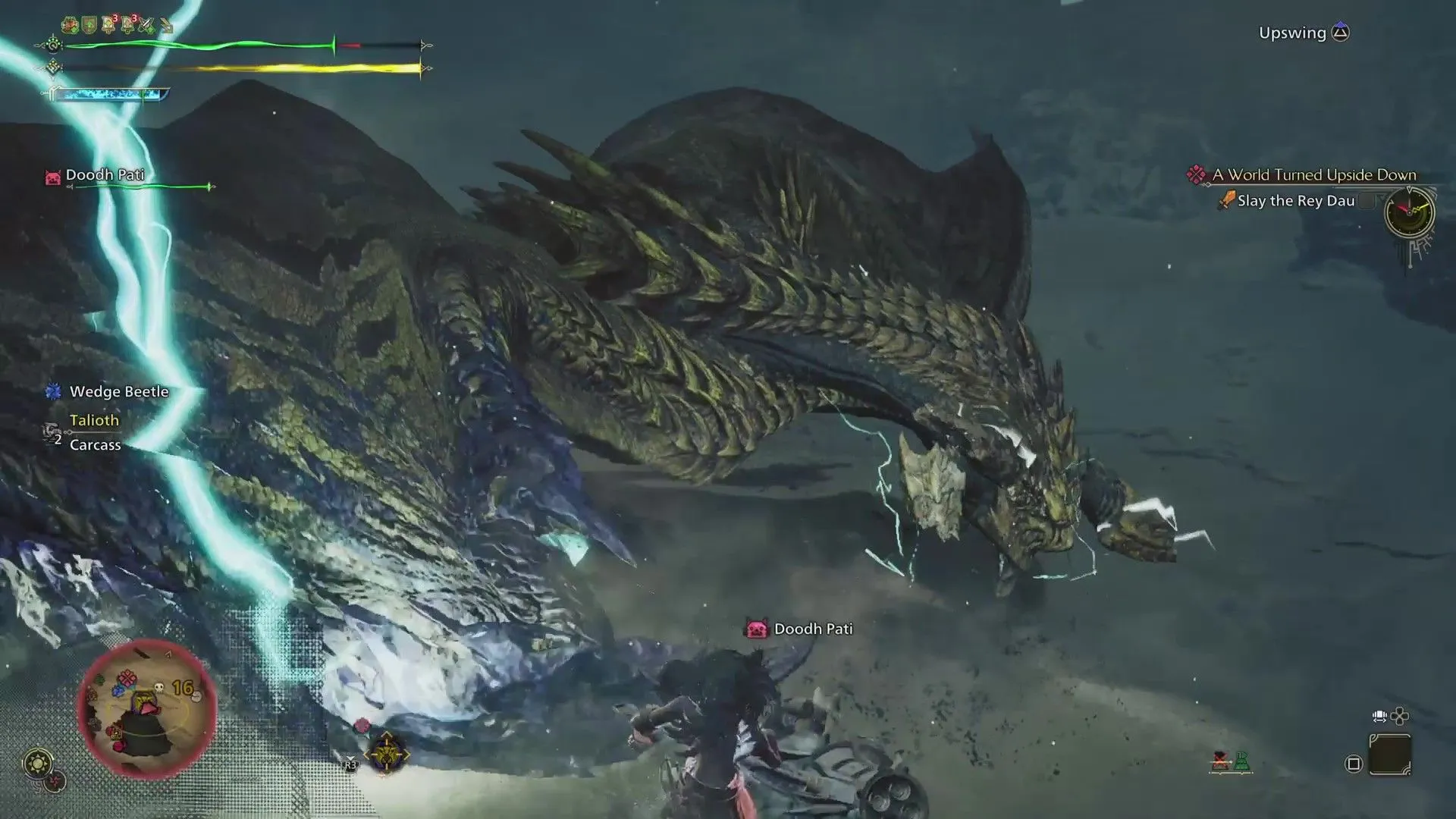Choose the Talioth Carcass entry
The height and width of the screenshot is (819, 1456).
[x=94, y=432]
